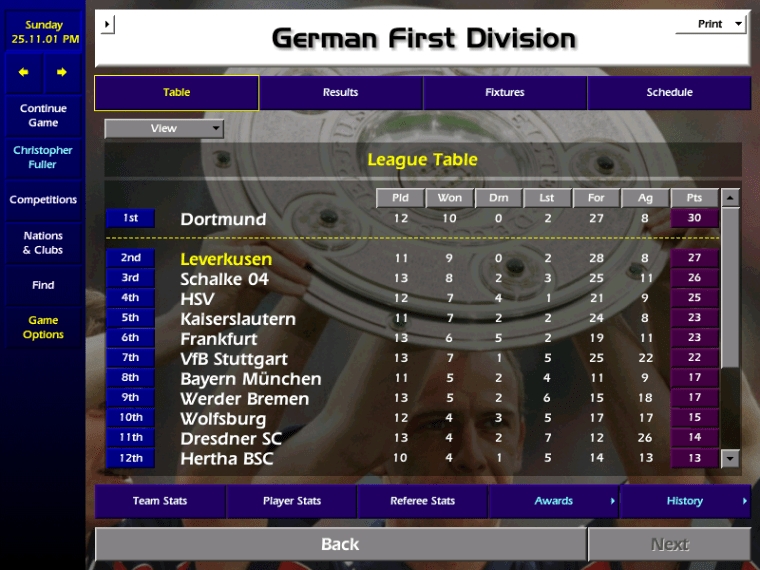Switch to the Results tab

pos(340,93)
